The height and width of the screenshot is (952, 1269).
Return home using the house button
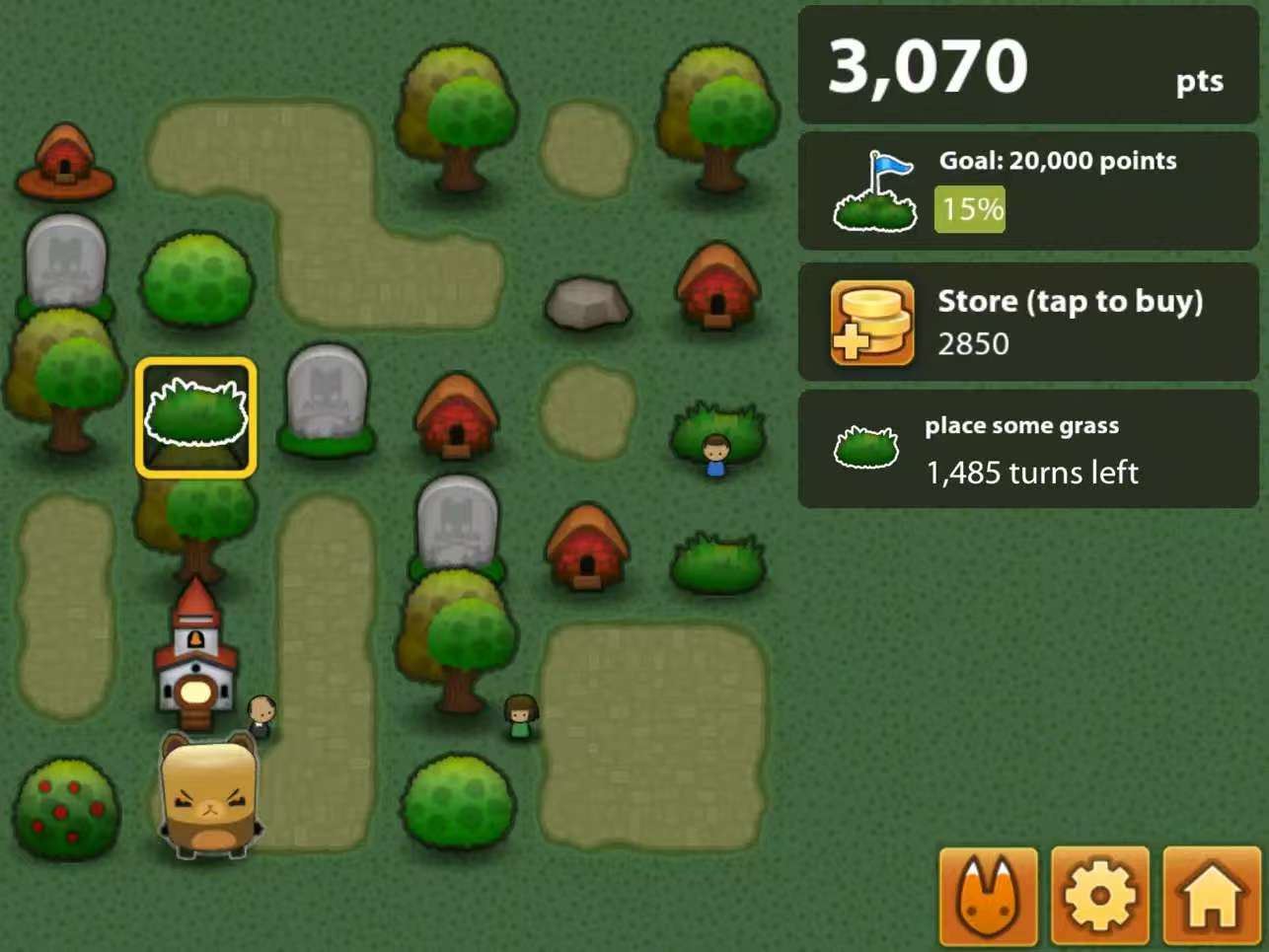[1211, 896]
